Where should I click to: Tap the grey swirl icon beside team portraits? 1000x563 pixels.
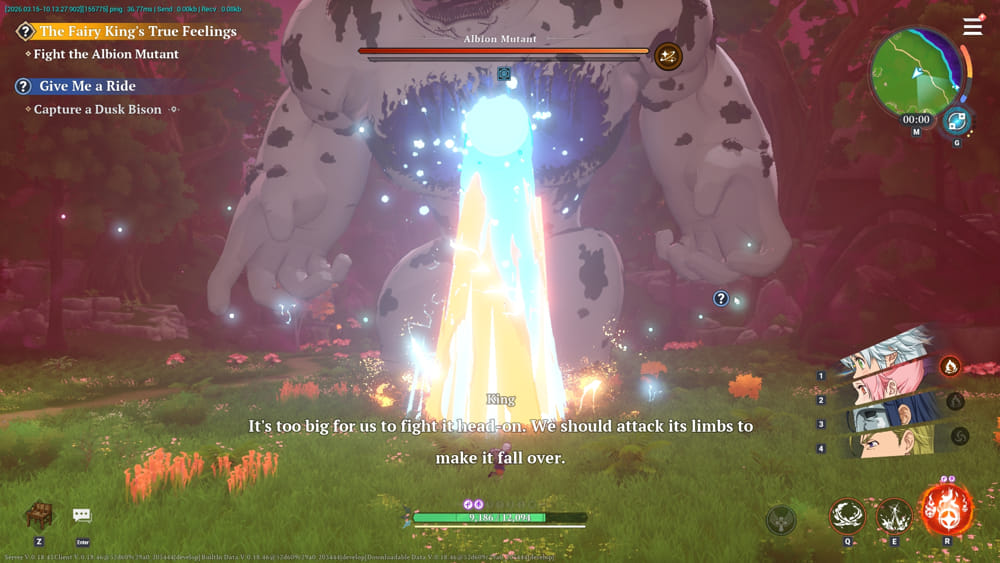(x=958, y=436)
